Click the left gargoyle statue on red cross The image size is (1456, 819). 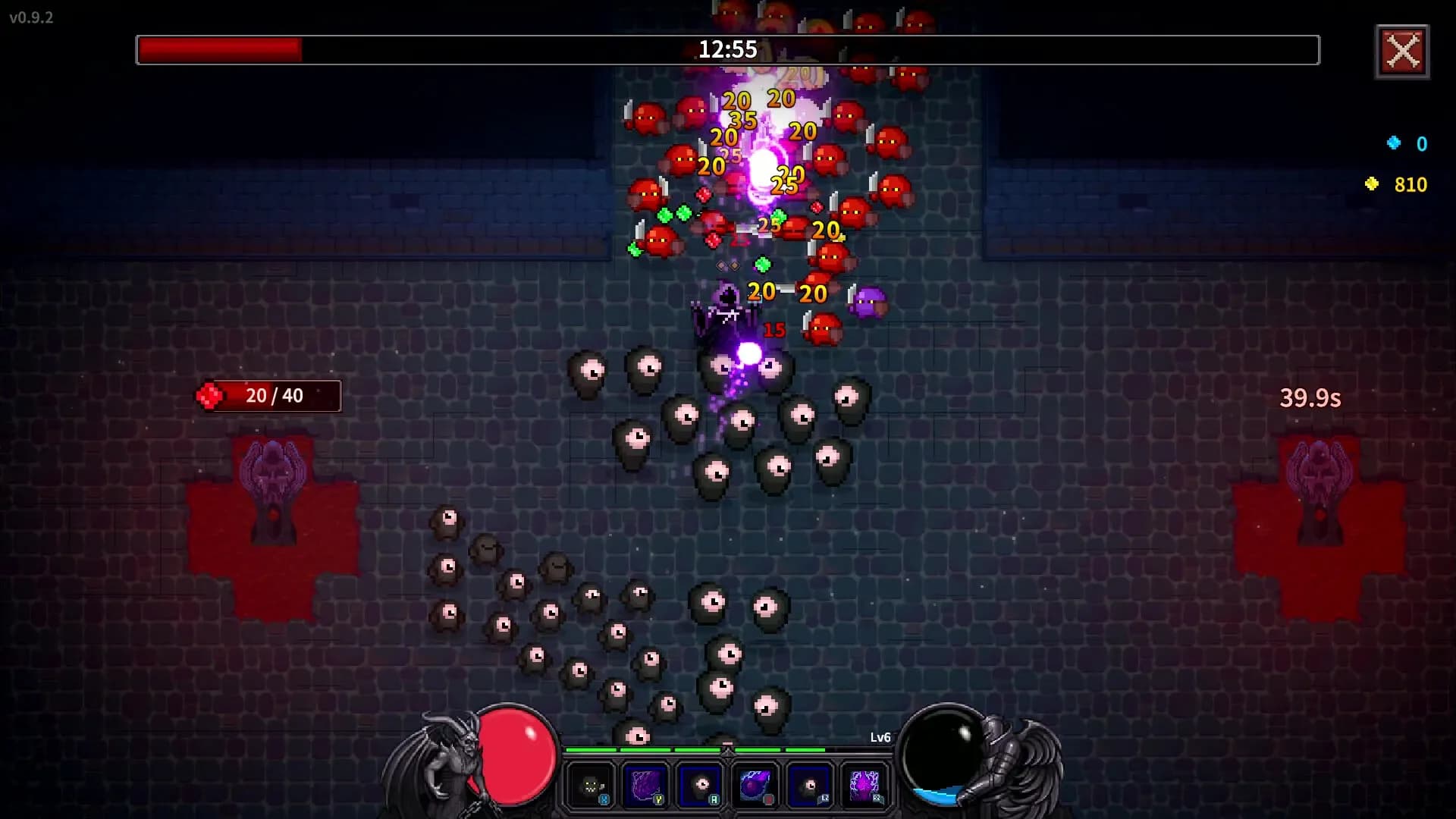coord(274,475)
